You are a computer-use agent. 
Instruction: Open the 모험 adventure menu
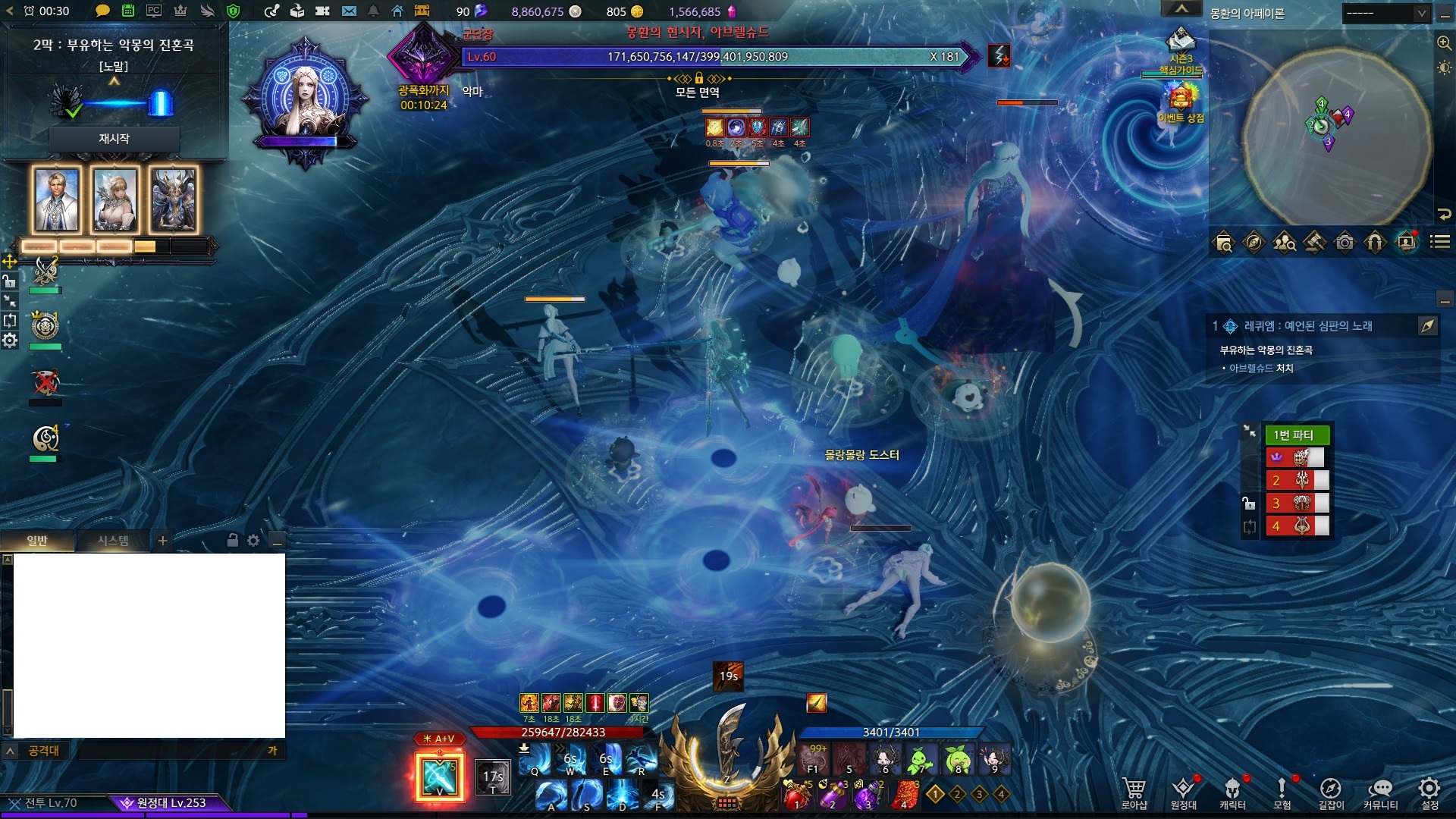(x=1282, y=792)
